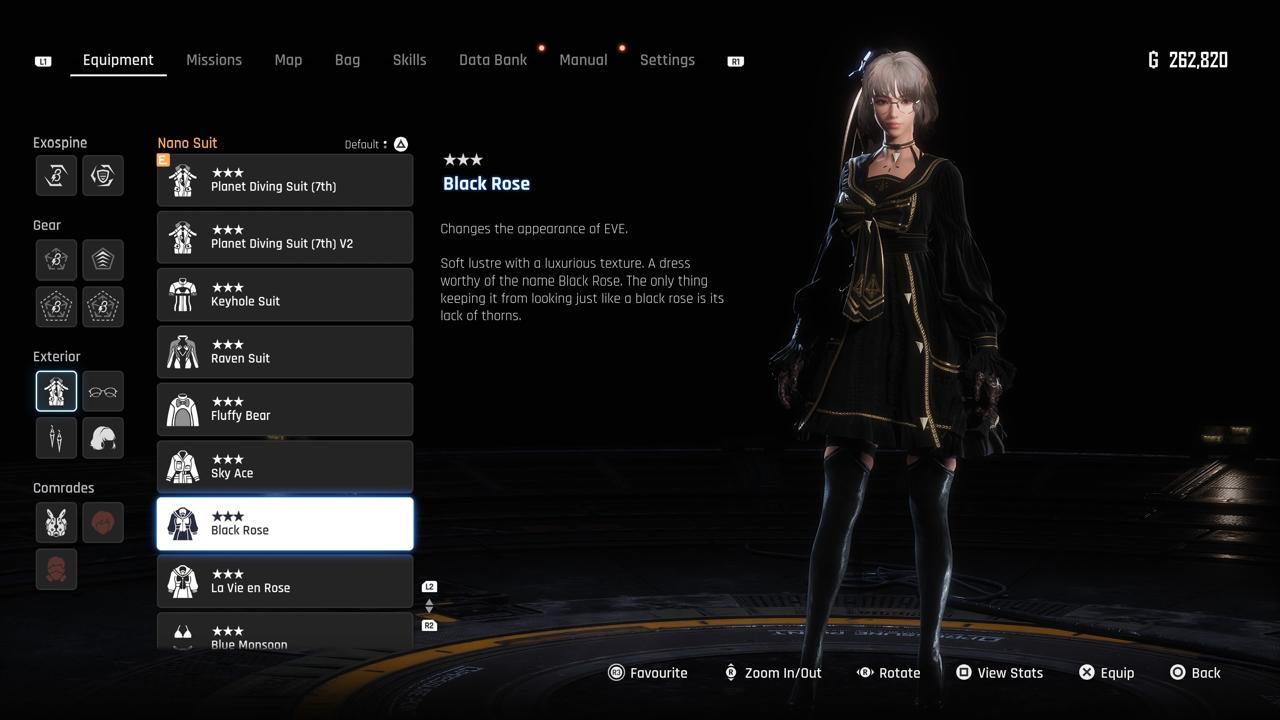This screenshot has width=1280, height=720.
Task: Open the nano suit exterior slot
Action: pyautogui.click(x=56, y=391)
